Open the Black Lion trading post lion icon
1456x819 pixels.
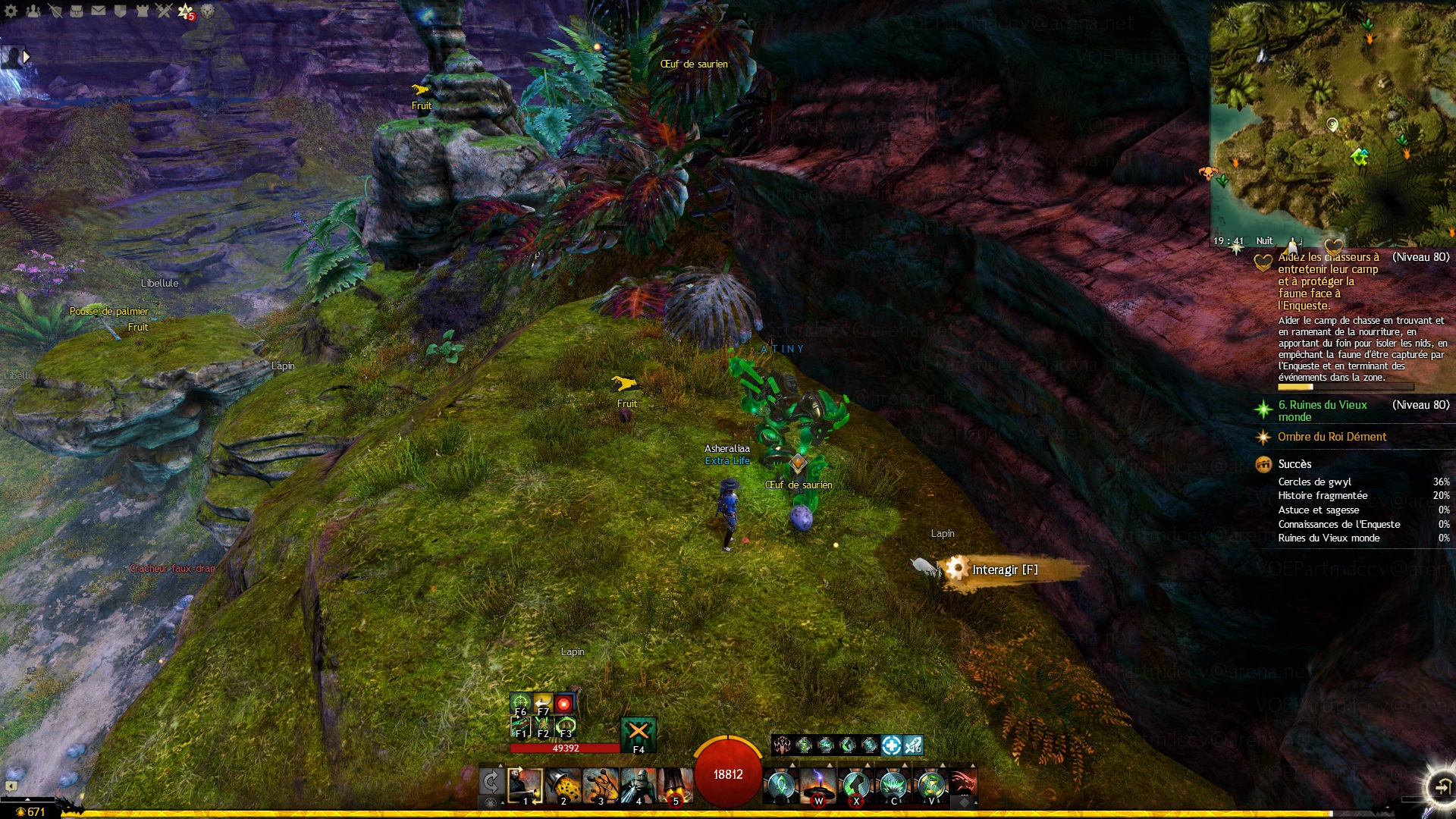pyautogui.click(x=207, y=11)
